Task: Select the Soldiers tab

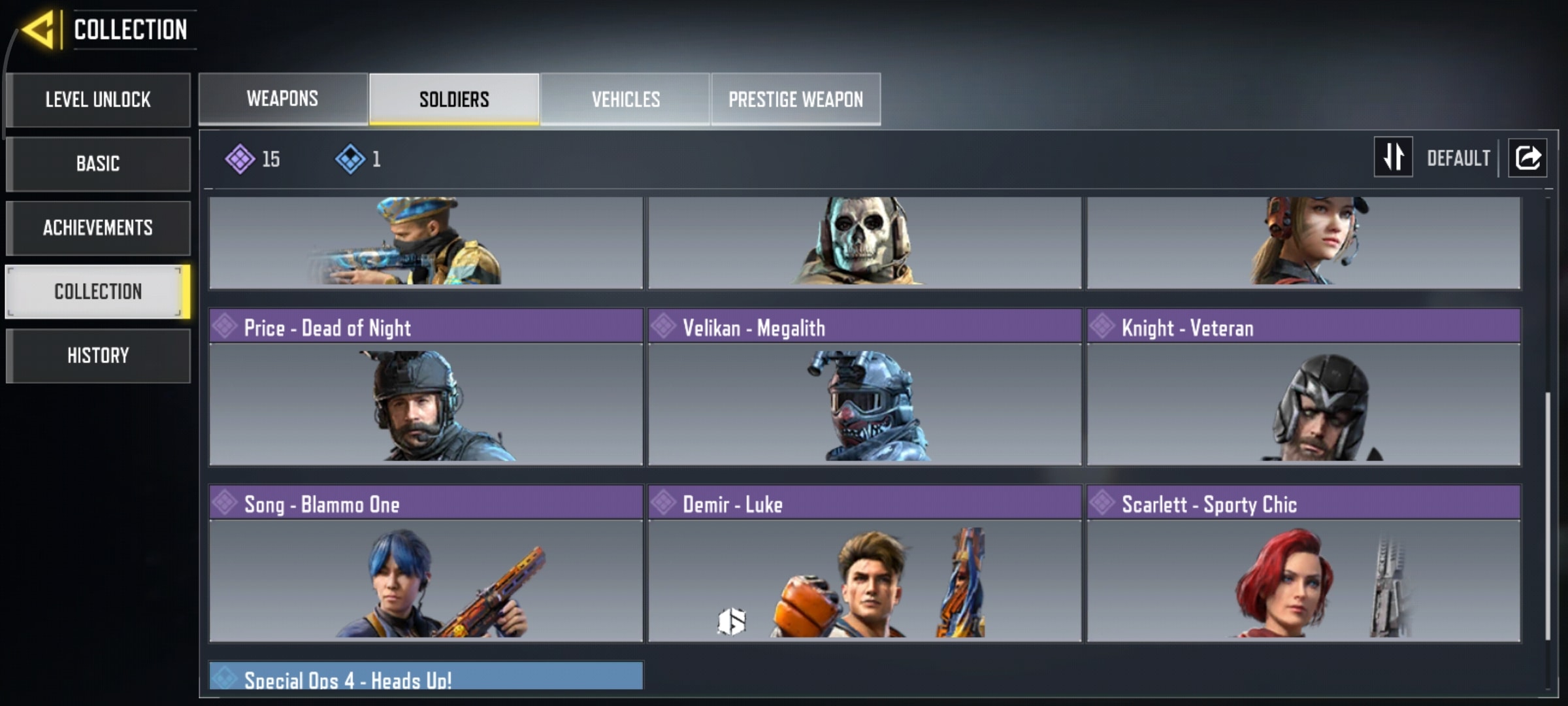Action: coord(454,99)
